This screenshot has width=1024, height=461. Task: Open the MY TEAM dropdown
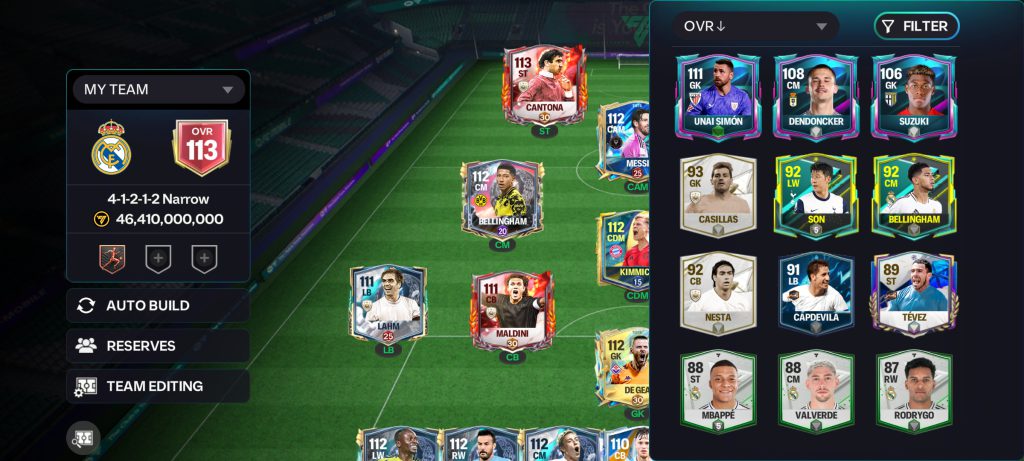158,89
